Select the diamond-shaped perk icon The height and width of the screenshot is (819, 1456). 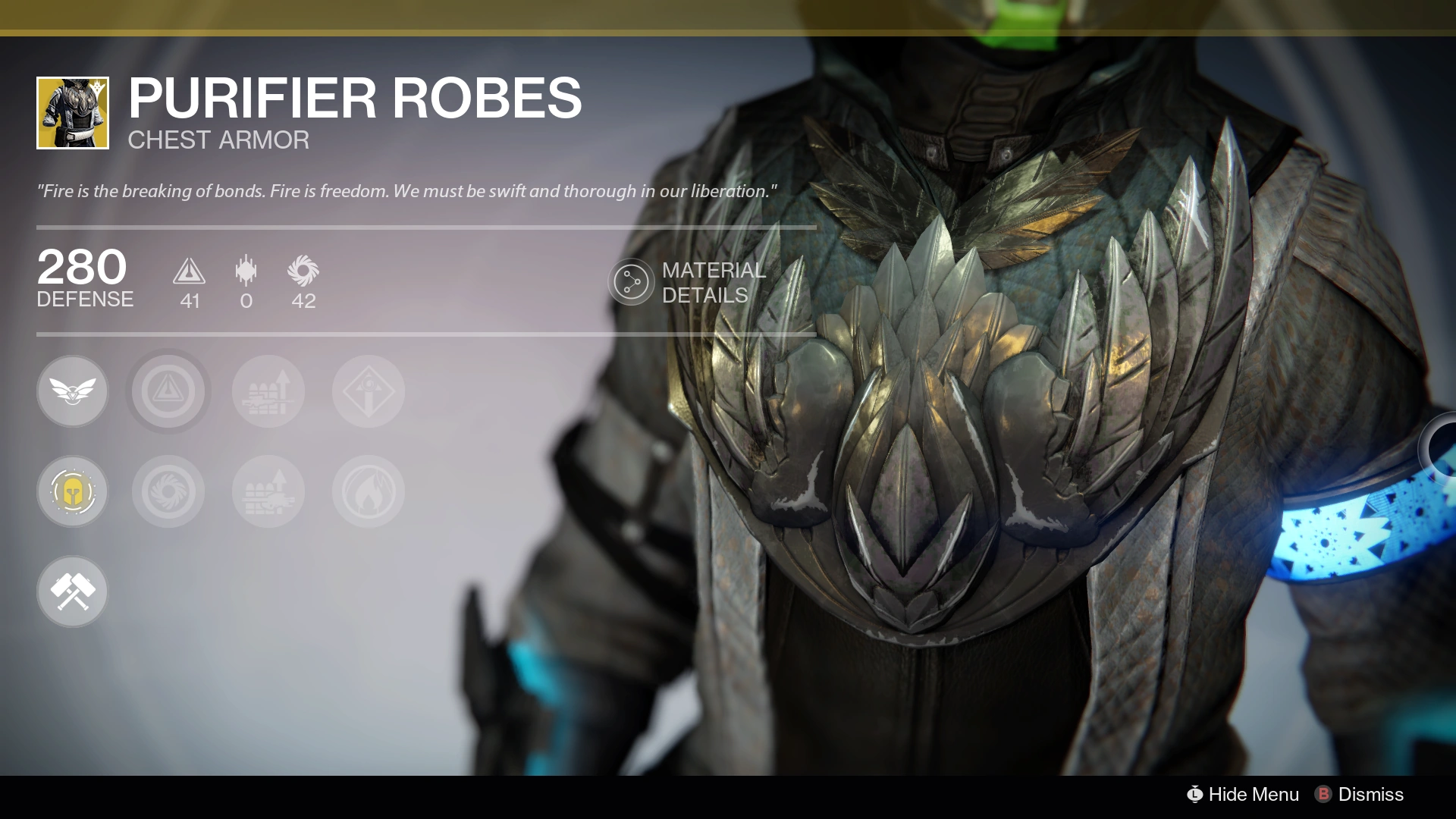pos(368,391)
